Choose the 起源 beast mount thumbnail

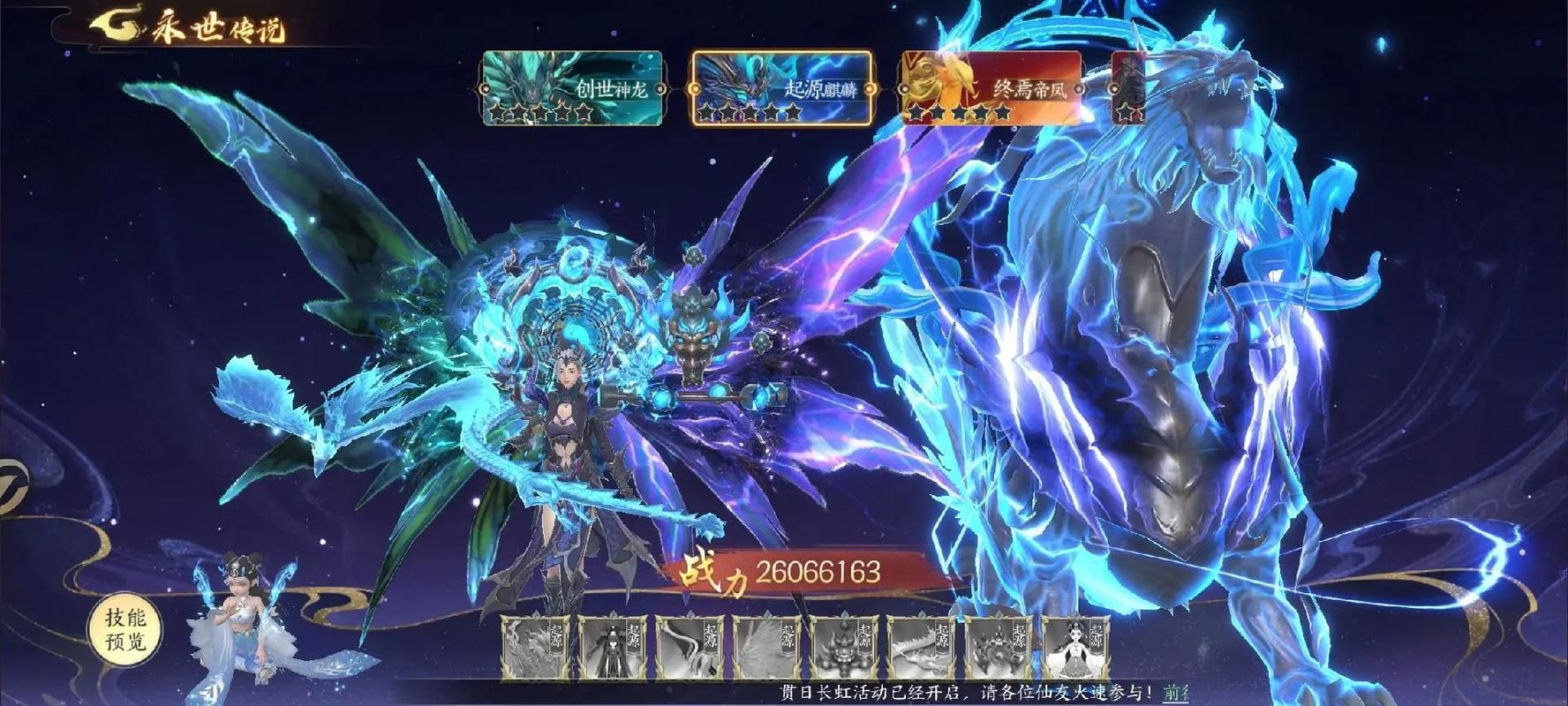(536, 648)
